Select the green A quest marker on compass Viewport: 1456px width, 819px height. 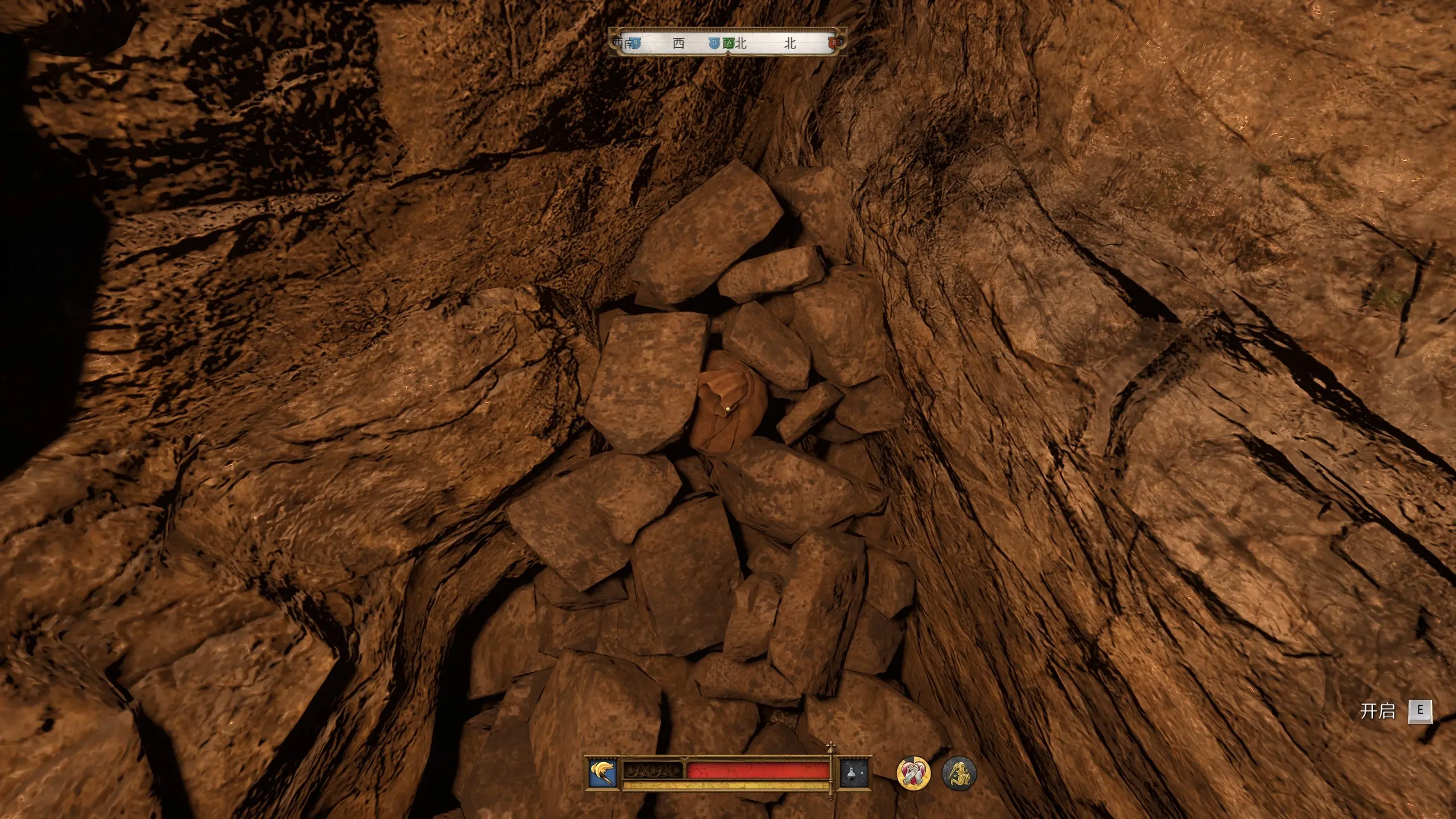pyautogui.click(x=729, y=43)
